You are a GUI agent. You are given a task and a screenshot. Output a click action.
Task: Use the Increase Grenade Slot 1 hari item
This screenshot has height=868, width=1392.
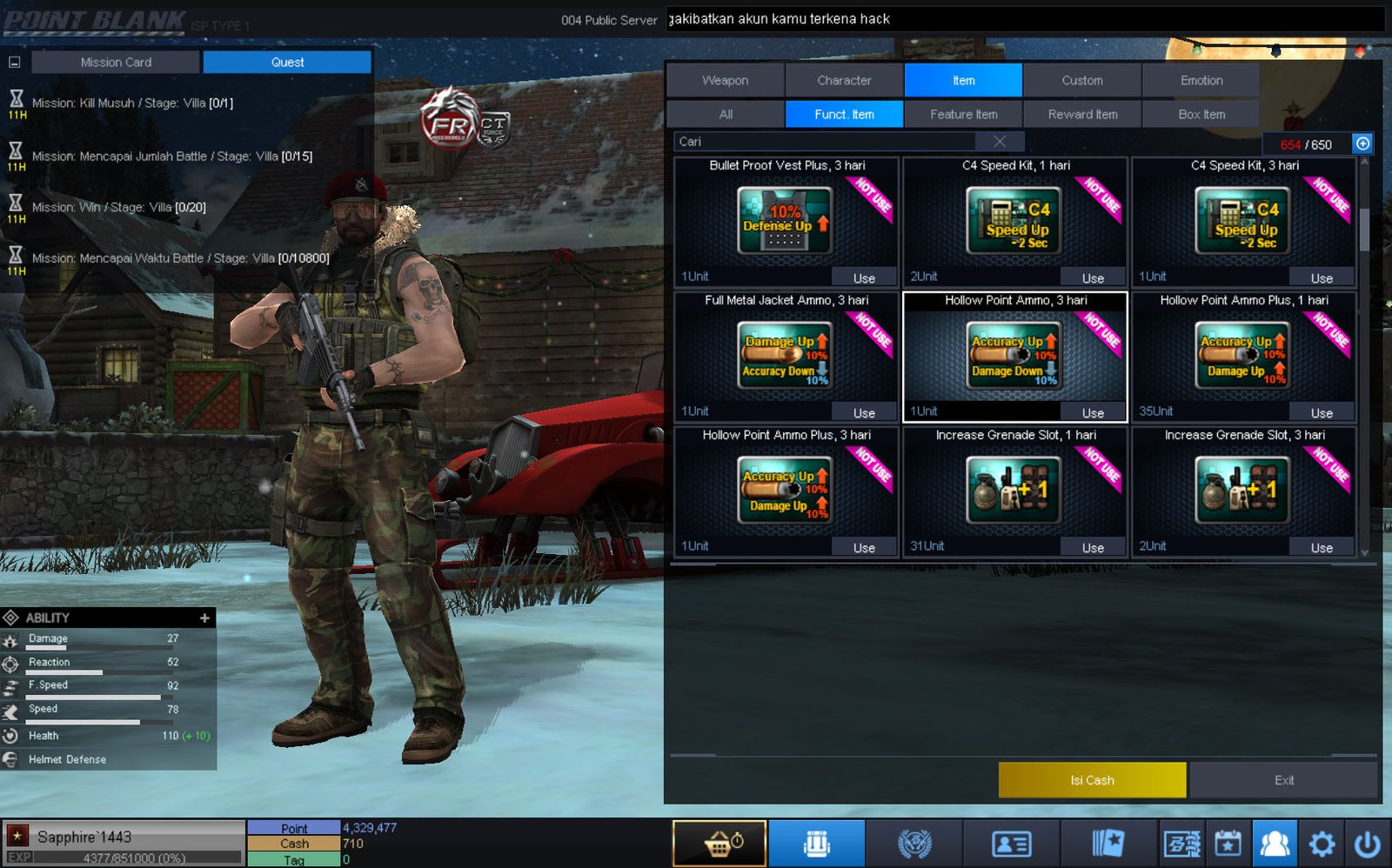(1093, 548)
